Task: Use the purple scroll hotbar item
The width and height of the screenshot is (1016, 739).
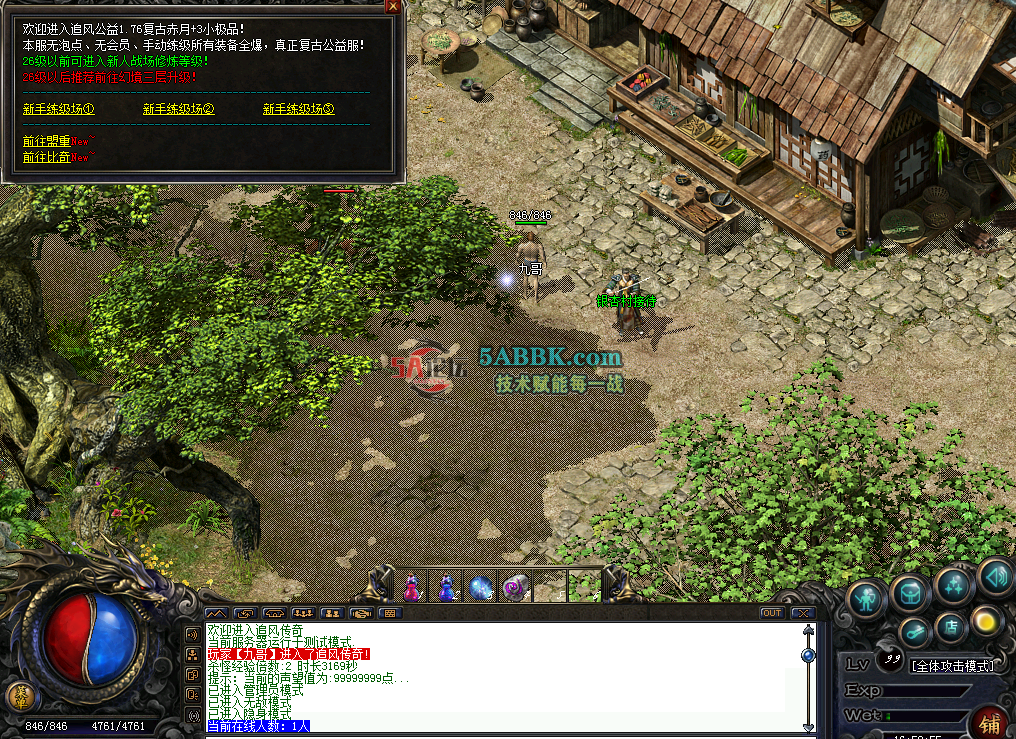Action: coord(515,587)
